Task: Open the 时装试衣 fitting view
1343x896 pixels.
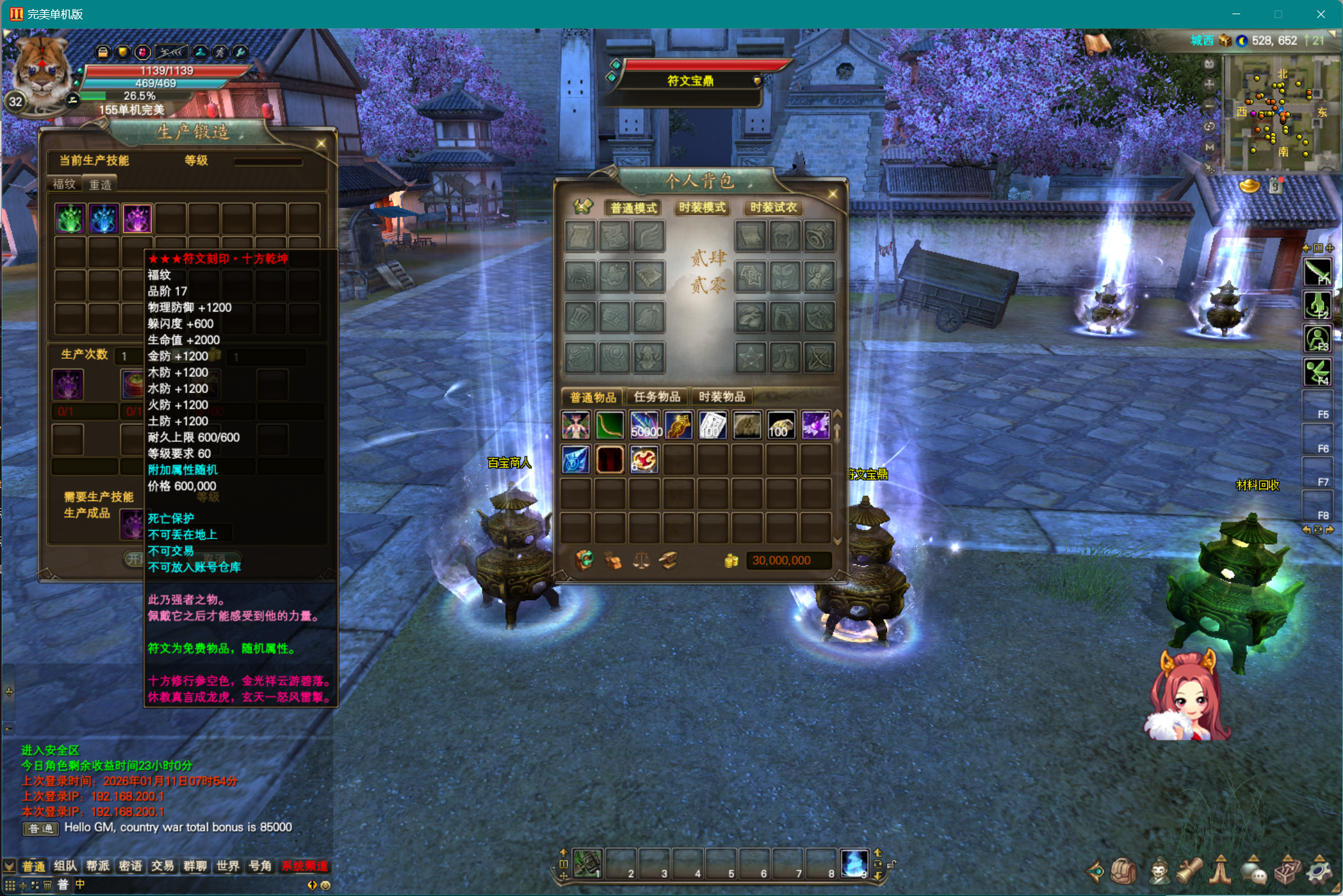Action: (773, 208)
